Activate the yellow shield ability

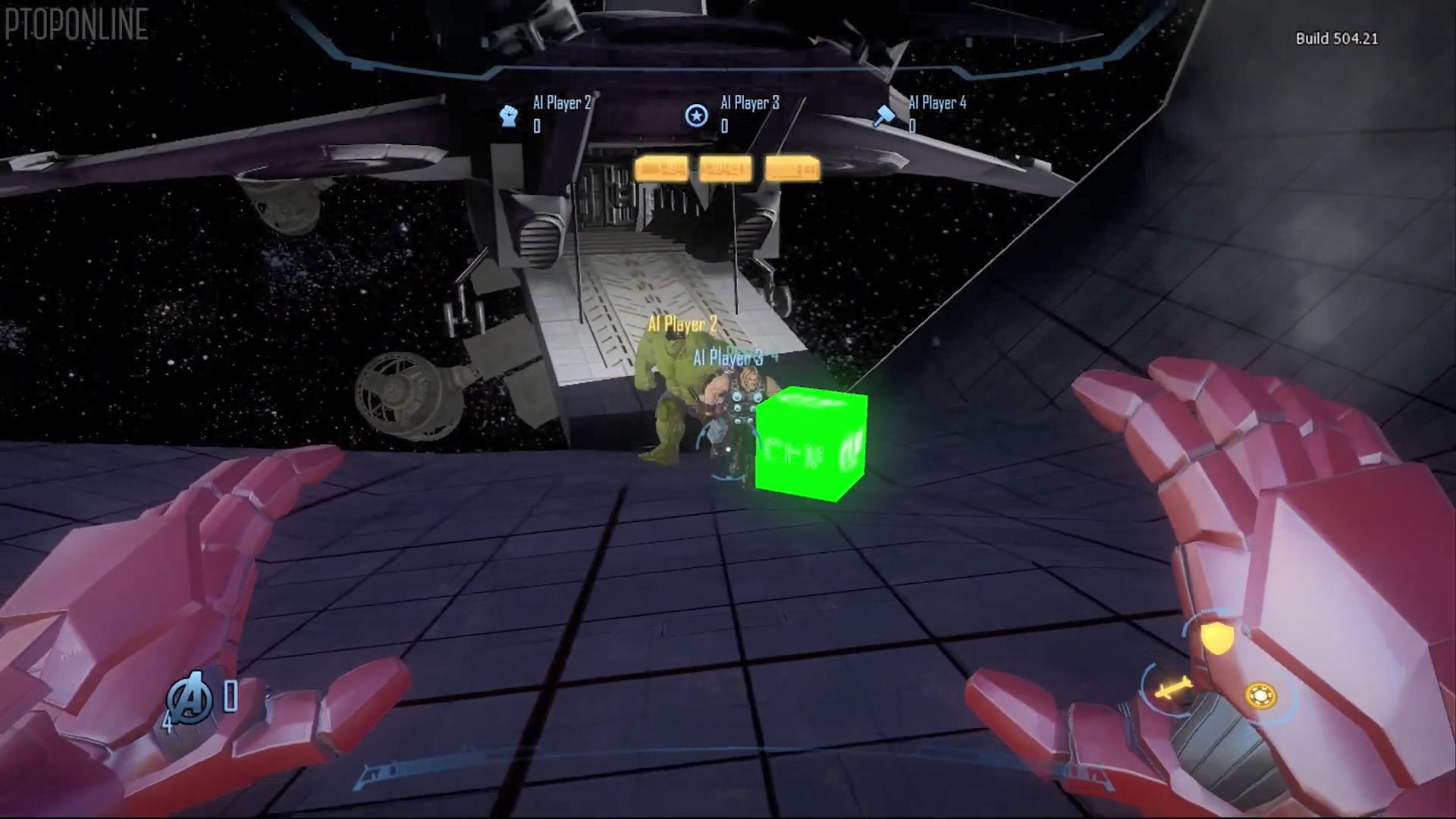(1216, 638)
